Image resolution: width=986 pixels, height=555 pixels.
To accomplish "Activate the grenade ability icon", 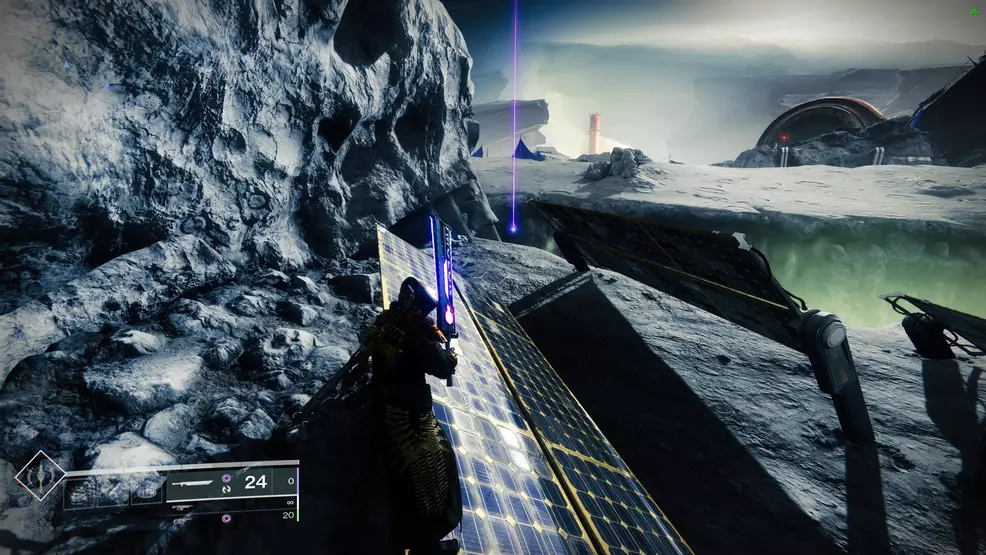I will pos(81,490).
